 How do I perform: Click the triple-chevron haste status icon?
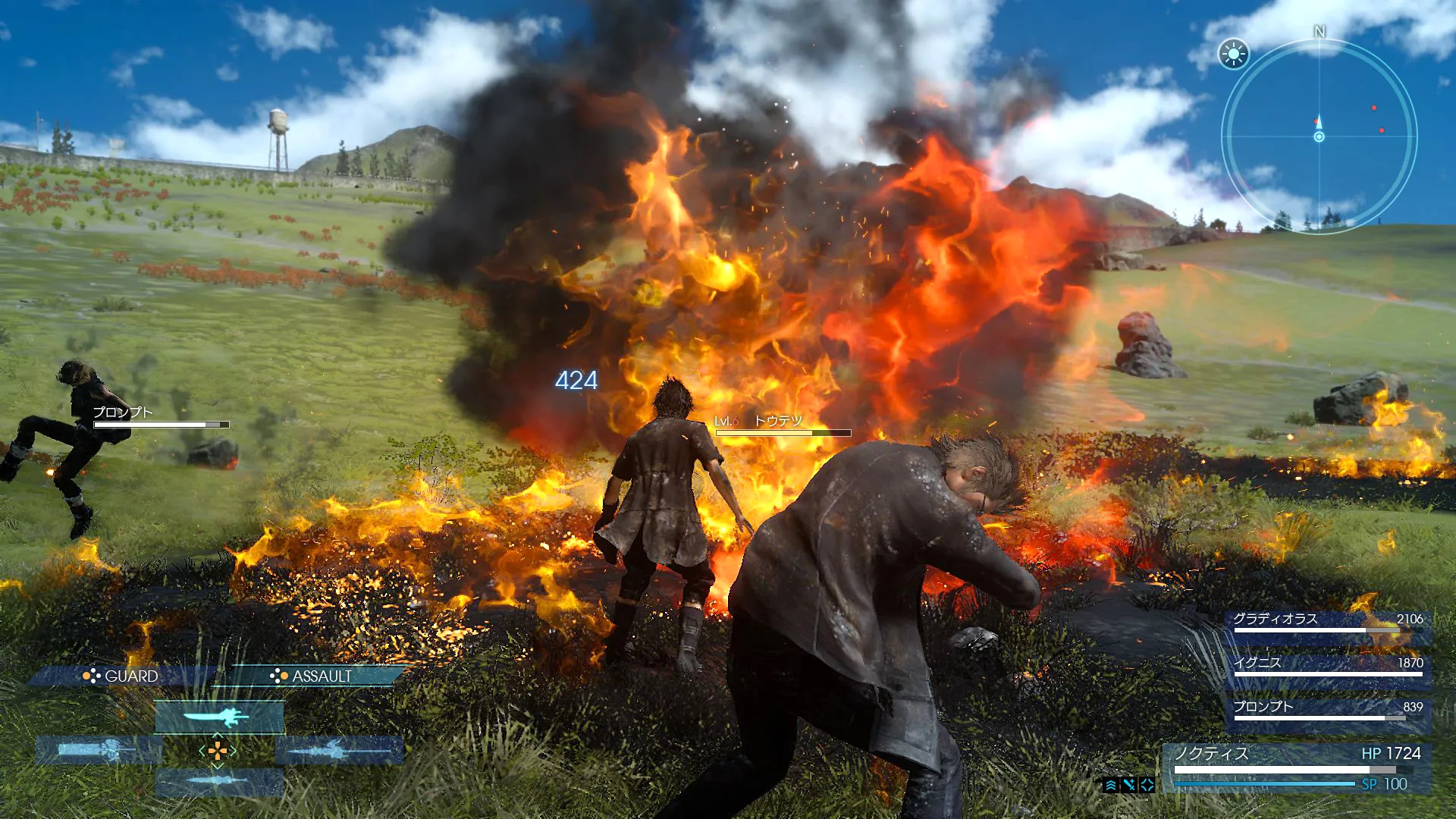(1111, 785)
